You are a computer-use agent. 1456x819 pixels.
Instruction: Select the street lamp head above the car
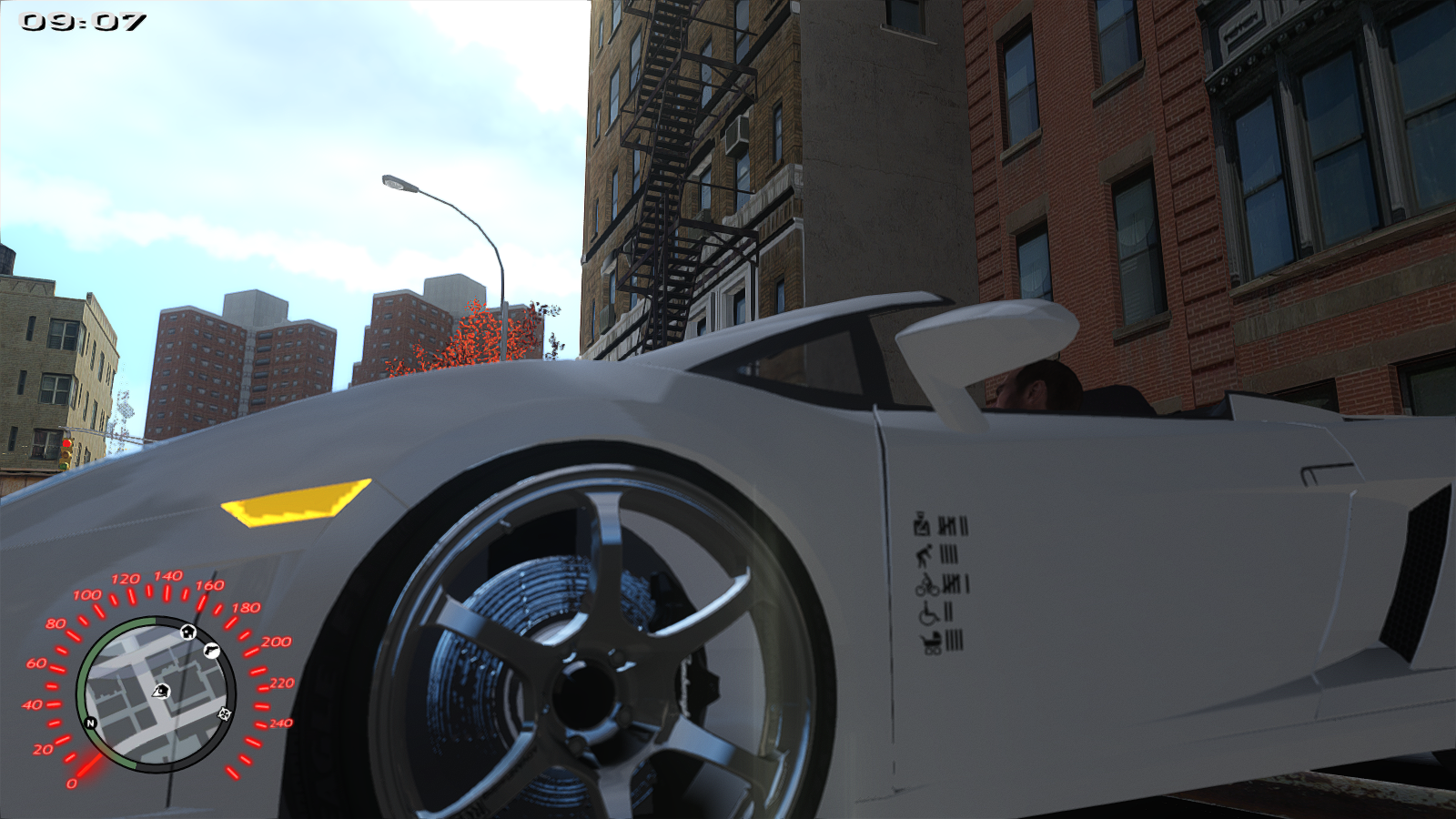pos(400,182)
